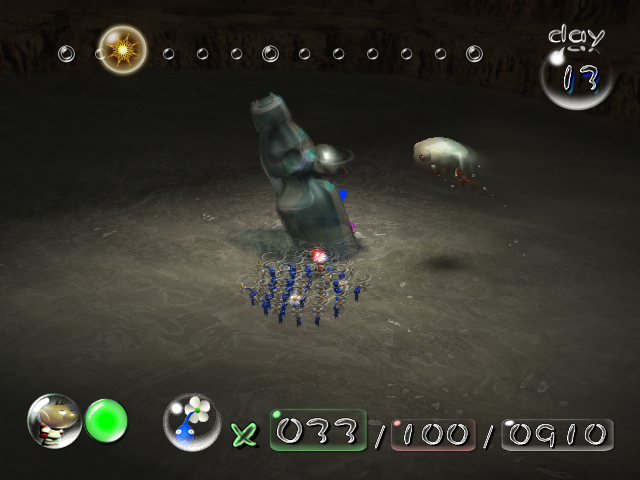Viewport: 640px width, 480px height.
Task: Click the day counter bubble
Action: (577, 78)
